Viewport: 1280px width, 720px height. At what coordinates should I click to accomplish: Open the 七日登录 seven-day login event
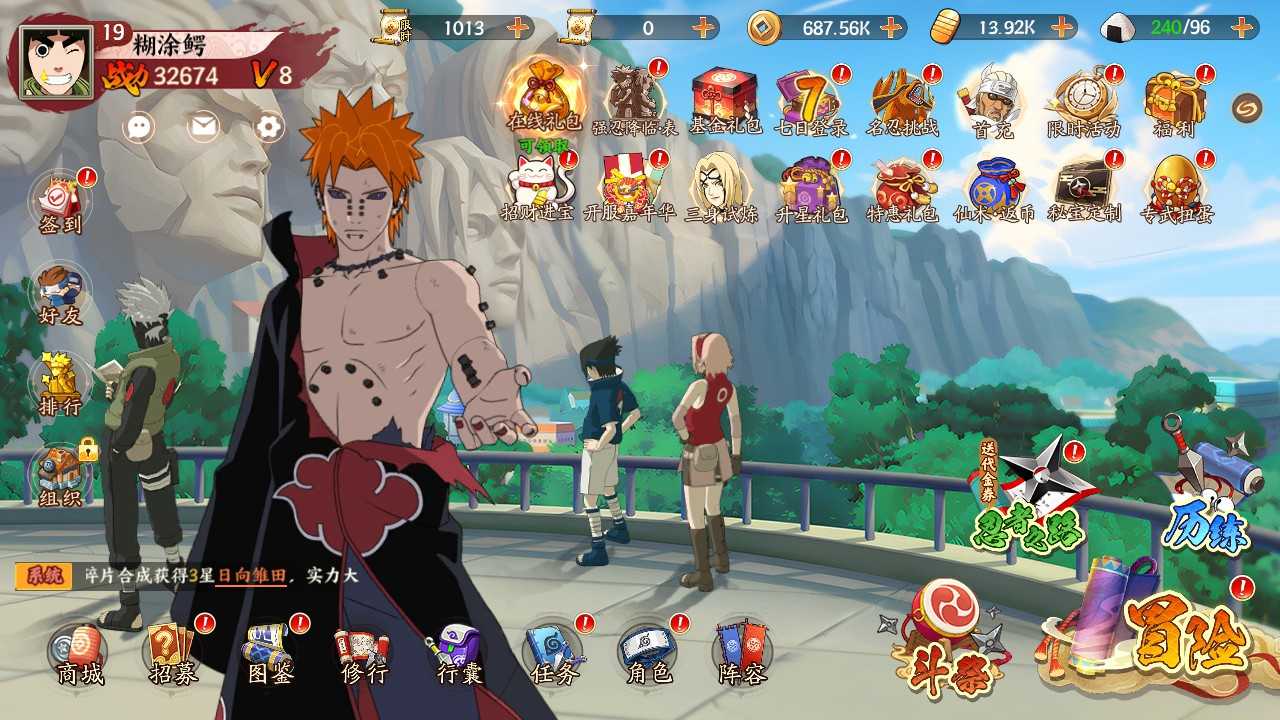click(810, 100)
